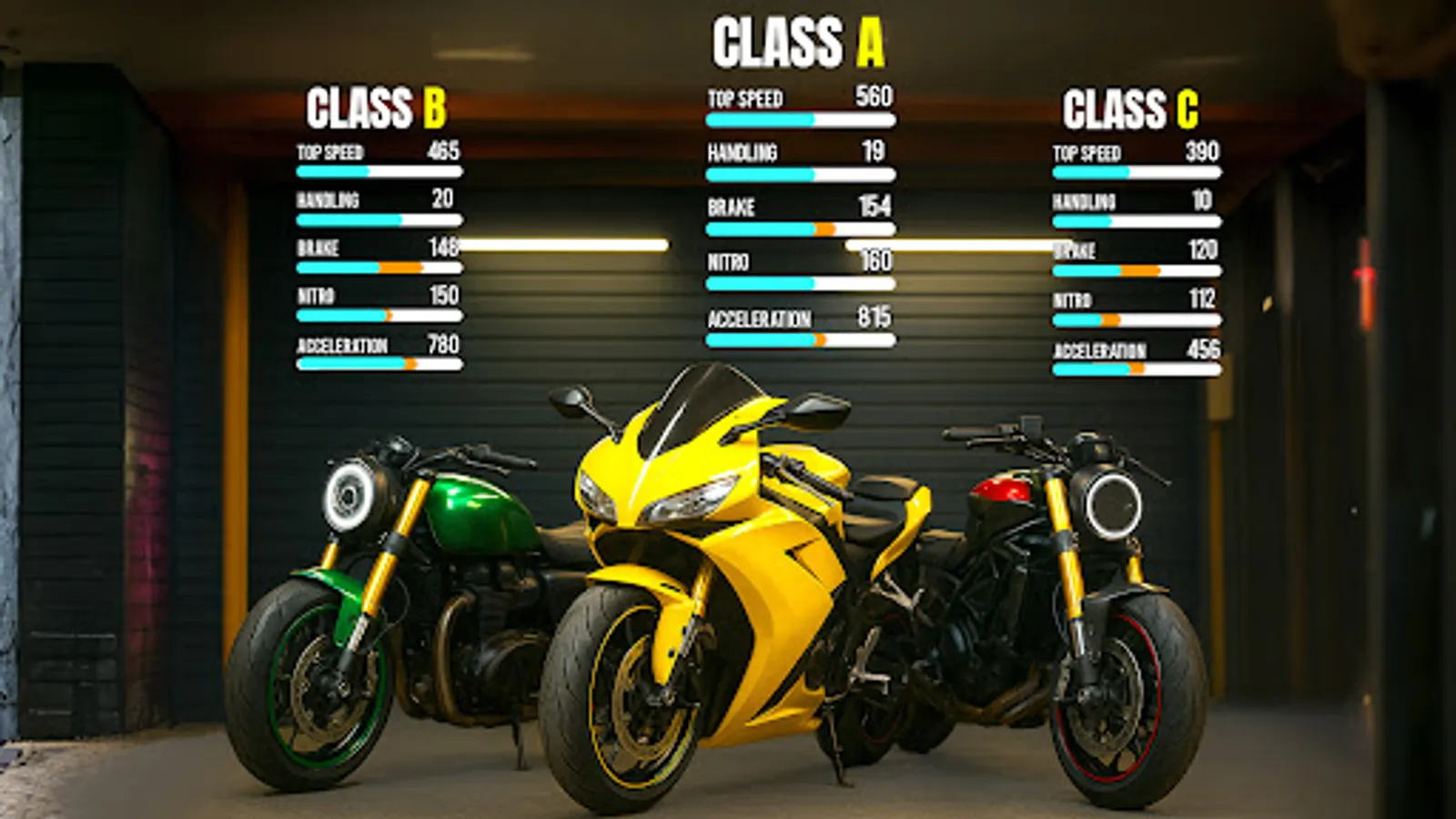The image size is (1456, 819).
Task: Click the Handling label under Class A
Action: [735, 153]
